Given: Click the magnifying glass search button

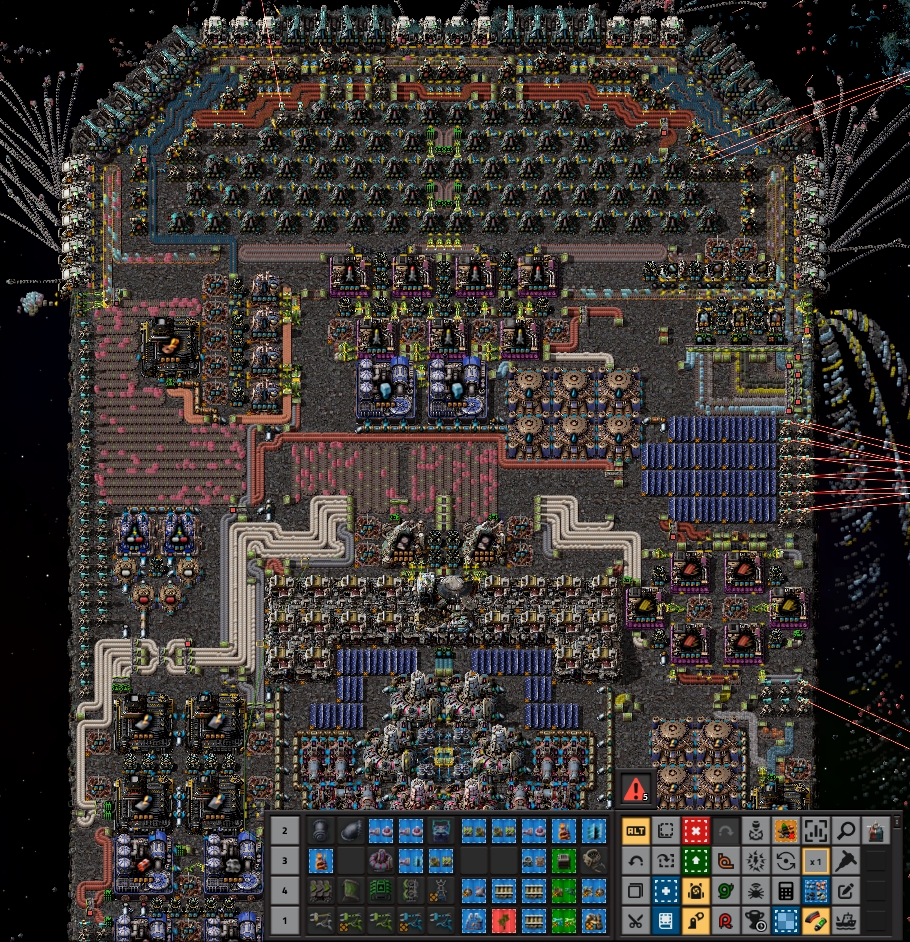Looking at the screenshot, I should (x=846, y=830).
